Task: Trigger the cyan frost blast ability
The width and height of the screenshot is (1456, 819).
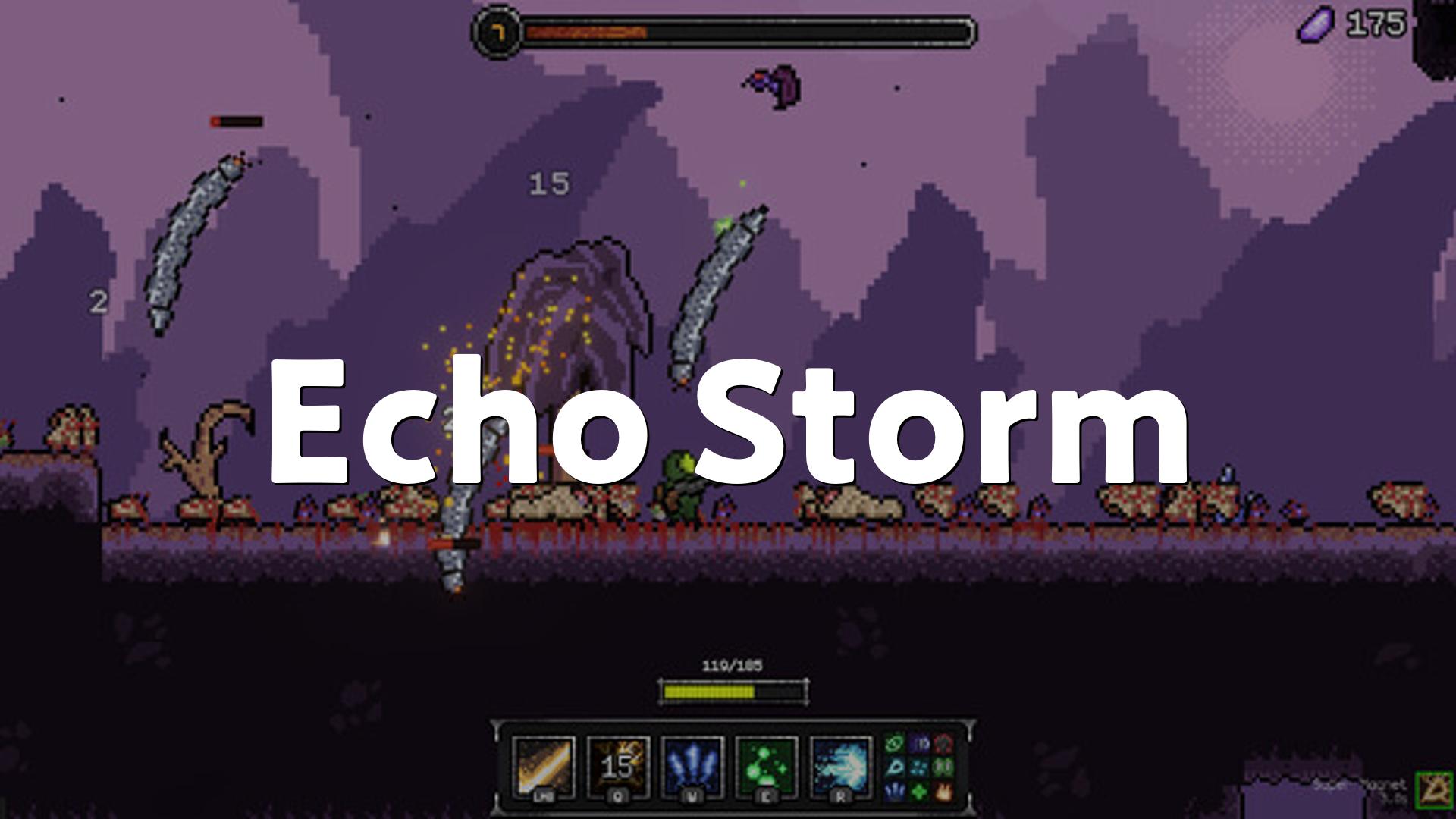Action: coord(841,766)
